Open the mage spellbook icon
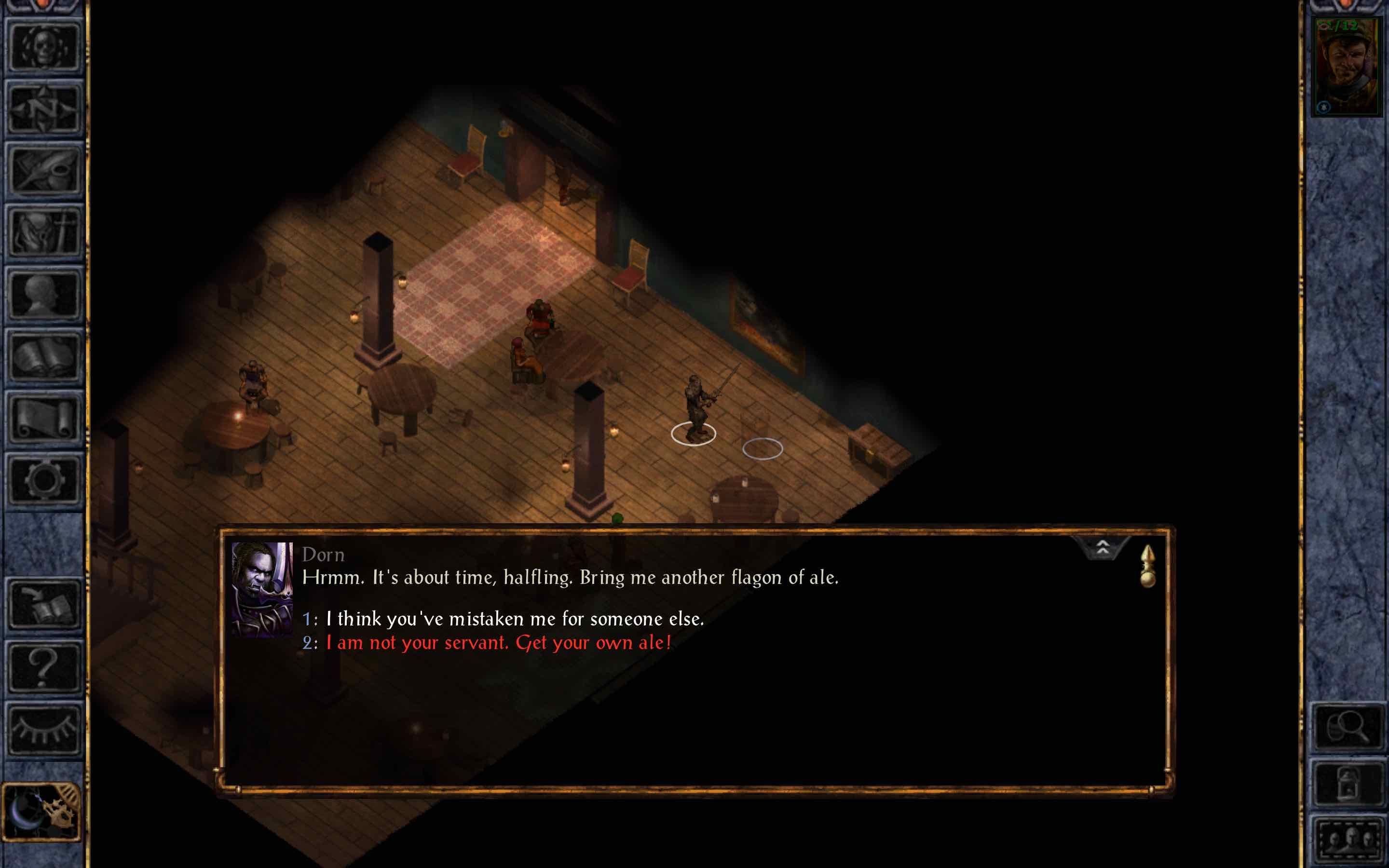Image resolution: width=1389 pixels, height=868 pixels. [43, 356]
